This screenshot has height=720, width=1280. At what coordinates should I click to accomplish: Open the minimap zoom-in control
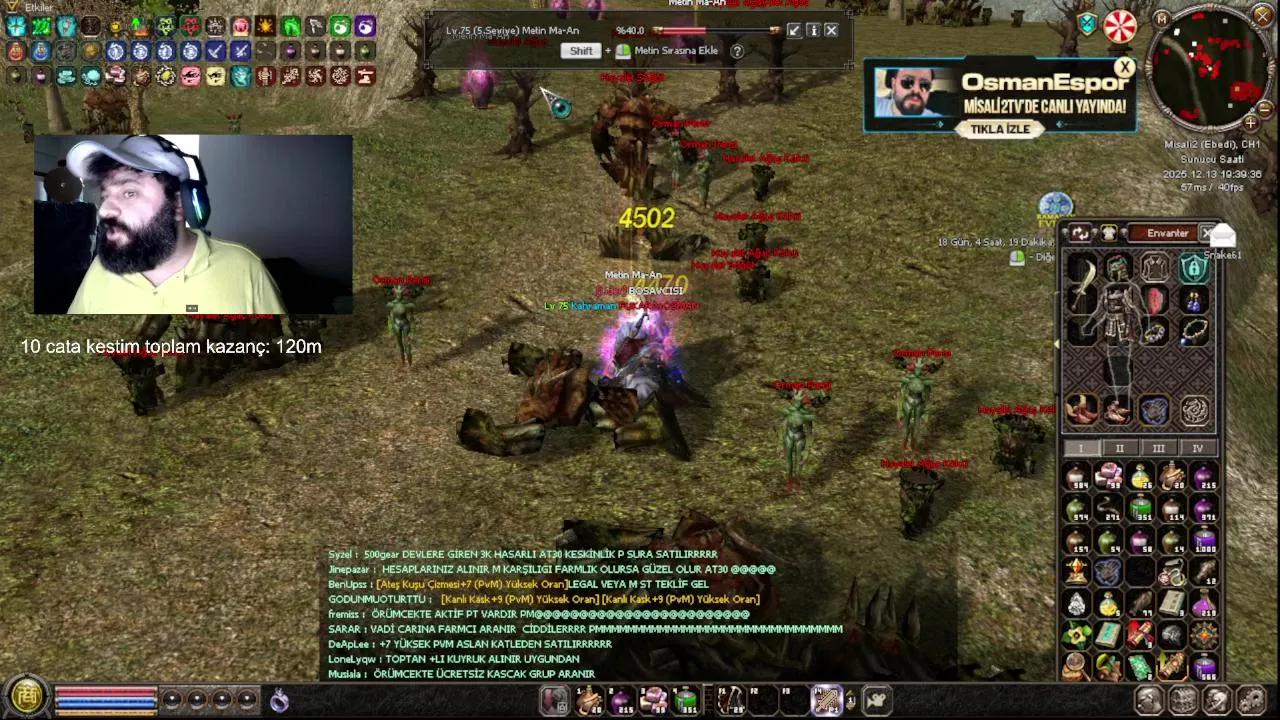pos(1250,123)
